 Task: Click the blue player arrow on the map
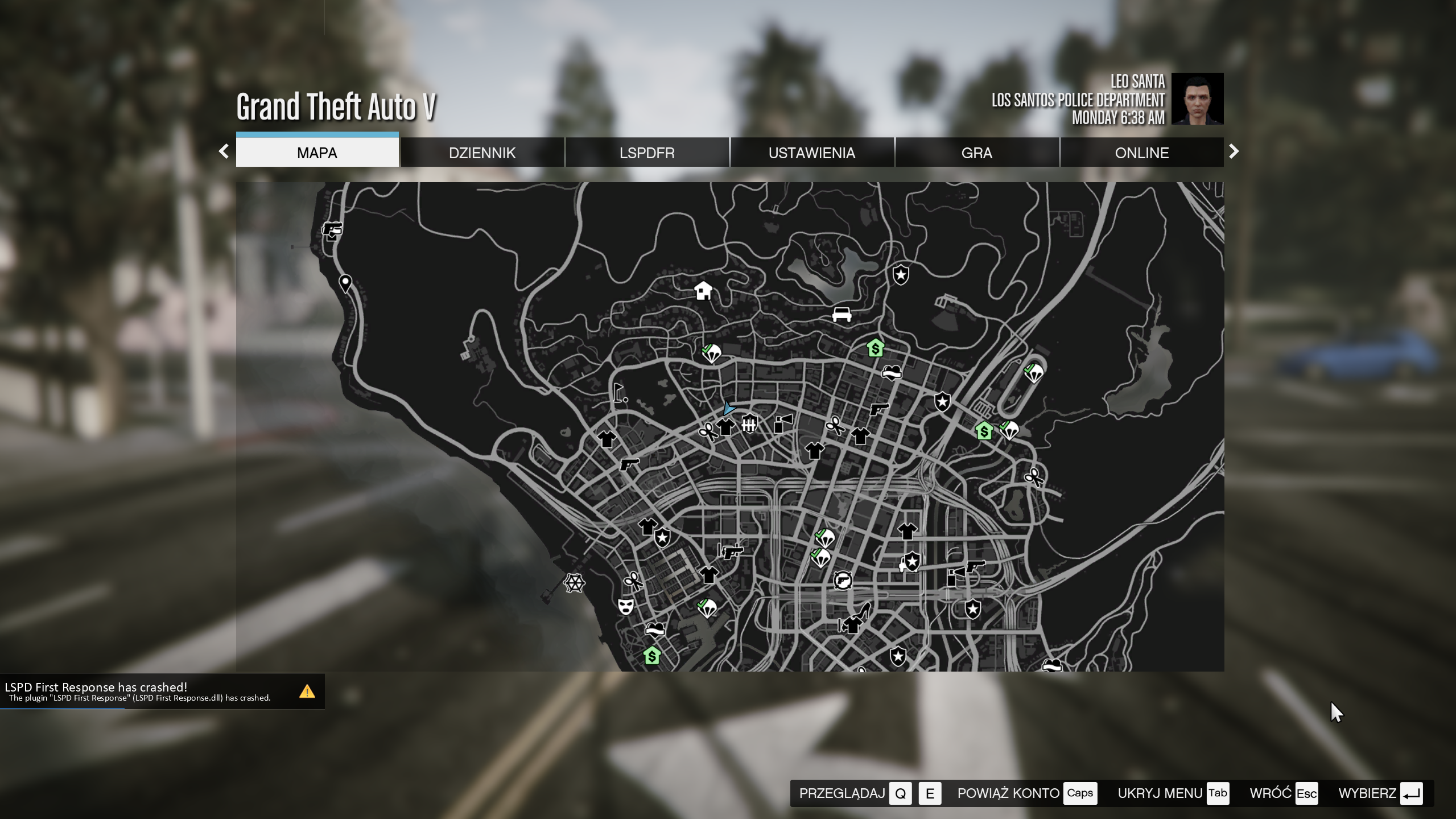729,408
